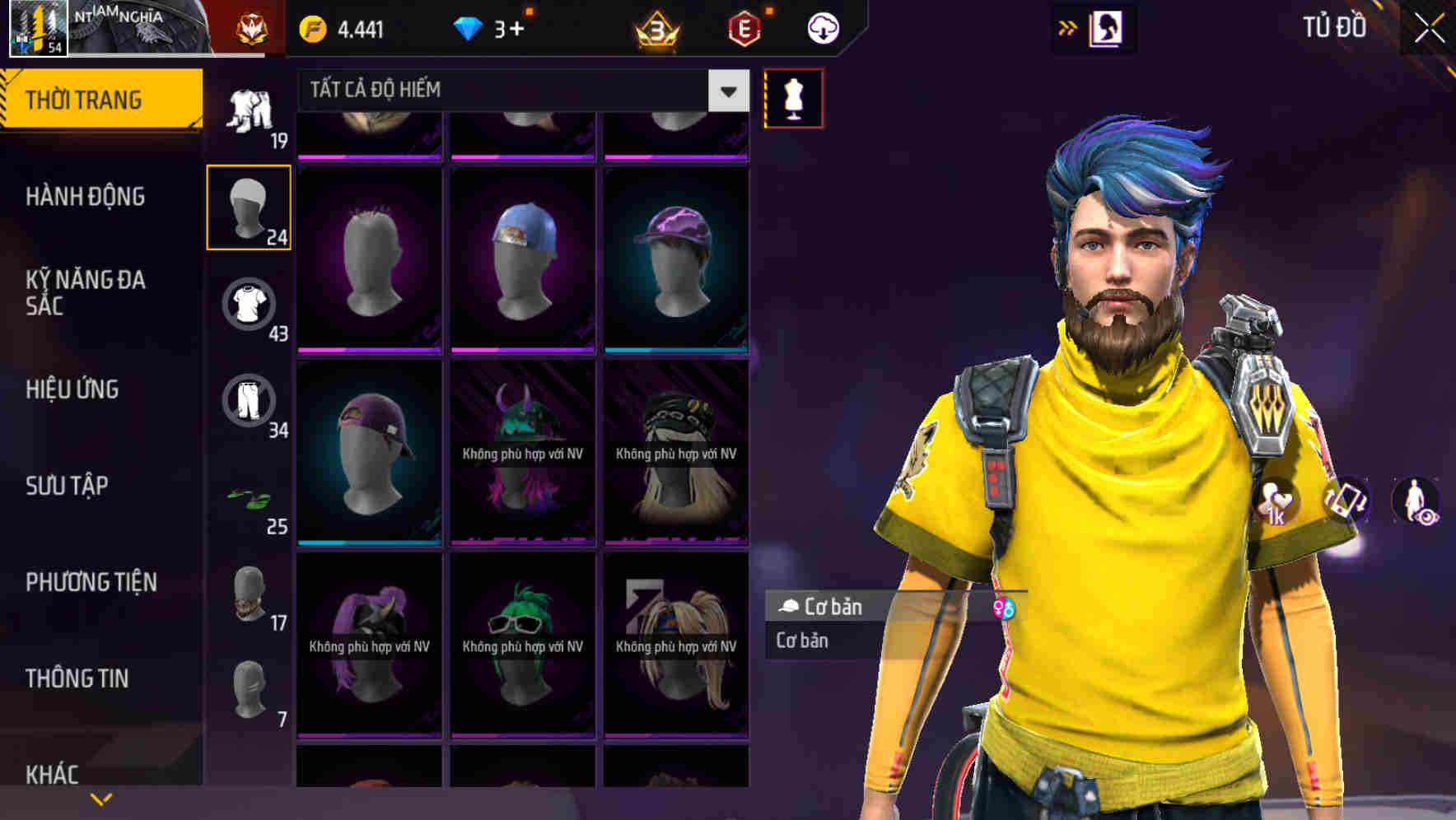Select the blue baseball cap thumbnail
Screen dimensions: 1456x820
(x=524, y=255)
